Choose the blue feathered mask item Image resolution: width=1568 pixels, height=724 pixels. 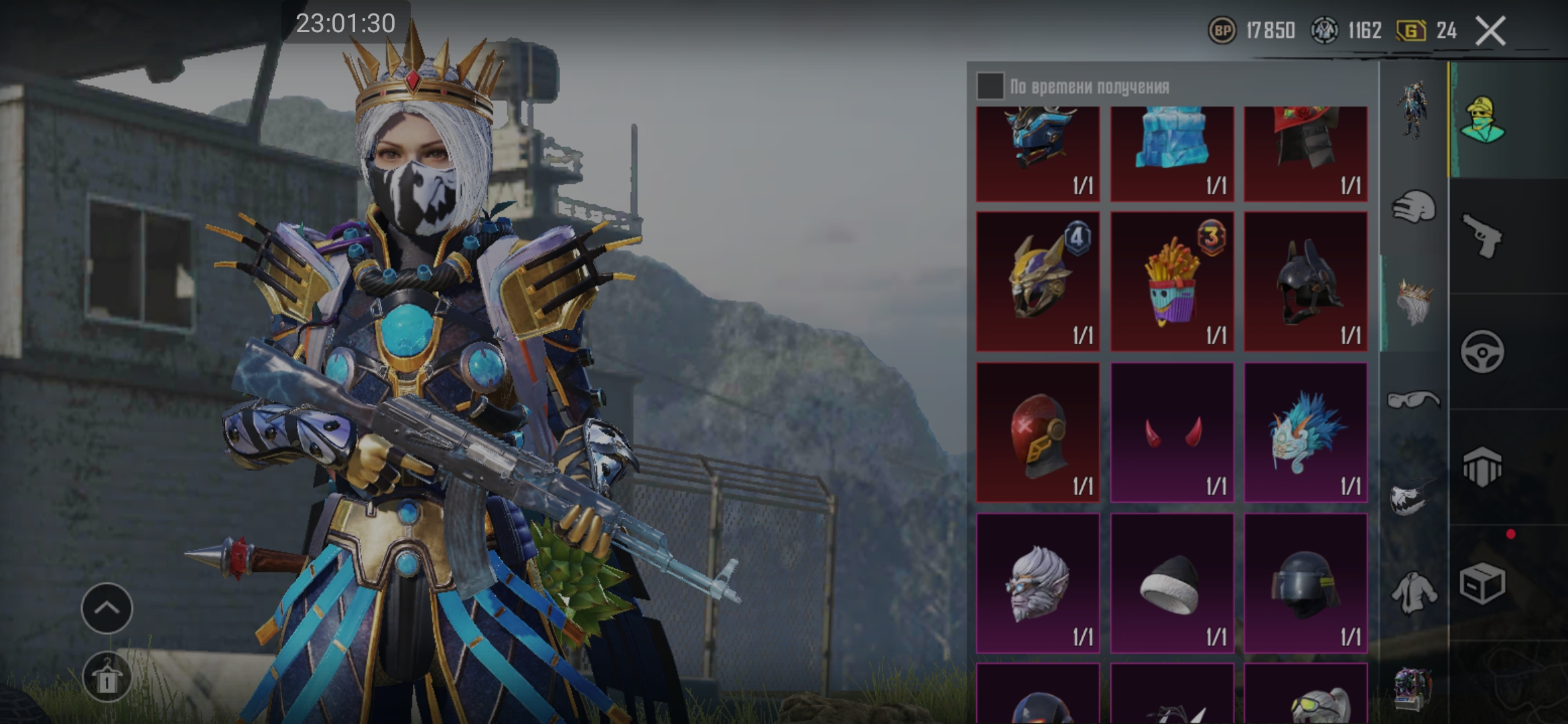(1305, 432)
